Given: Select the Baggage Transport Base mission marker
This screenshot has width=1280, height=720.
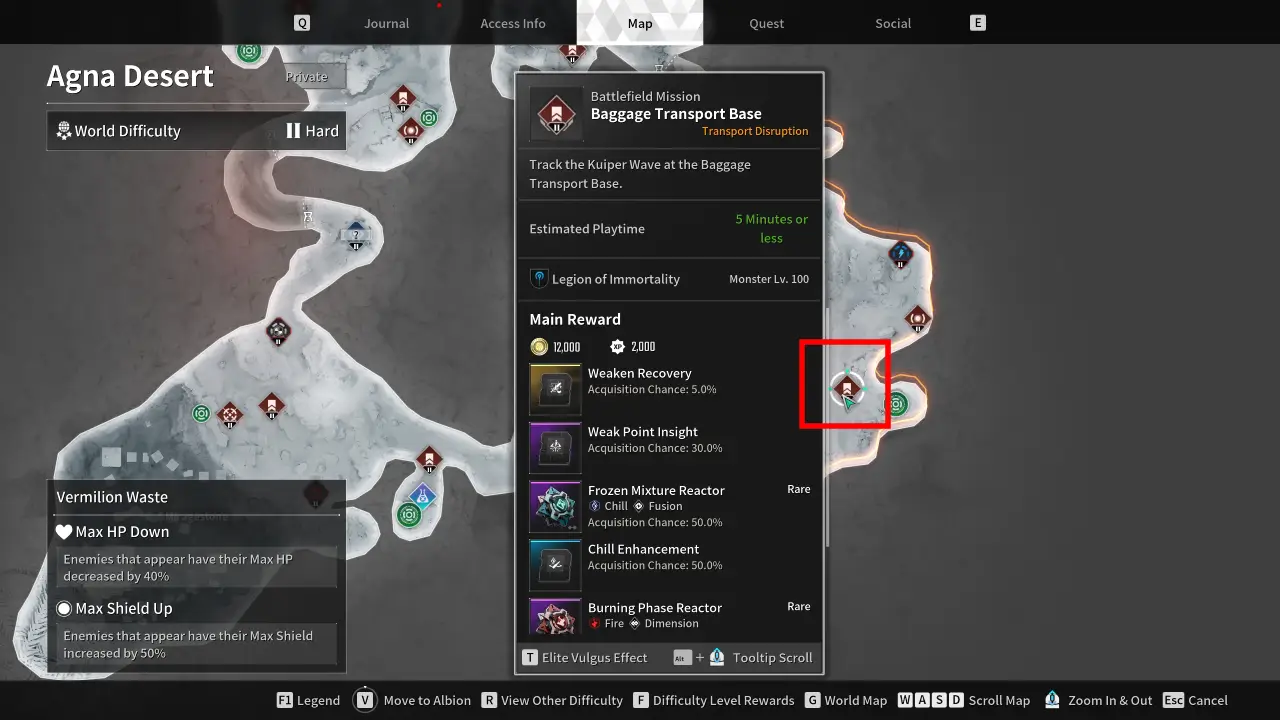Looking at the screenshot, I should point(847,386).
